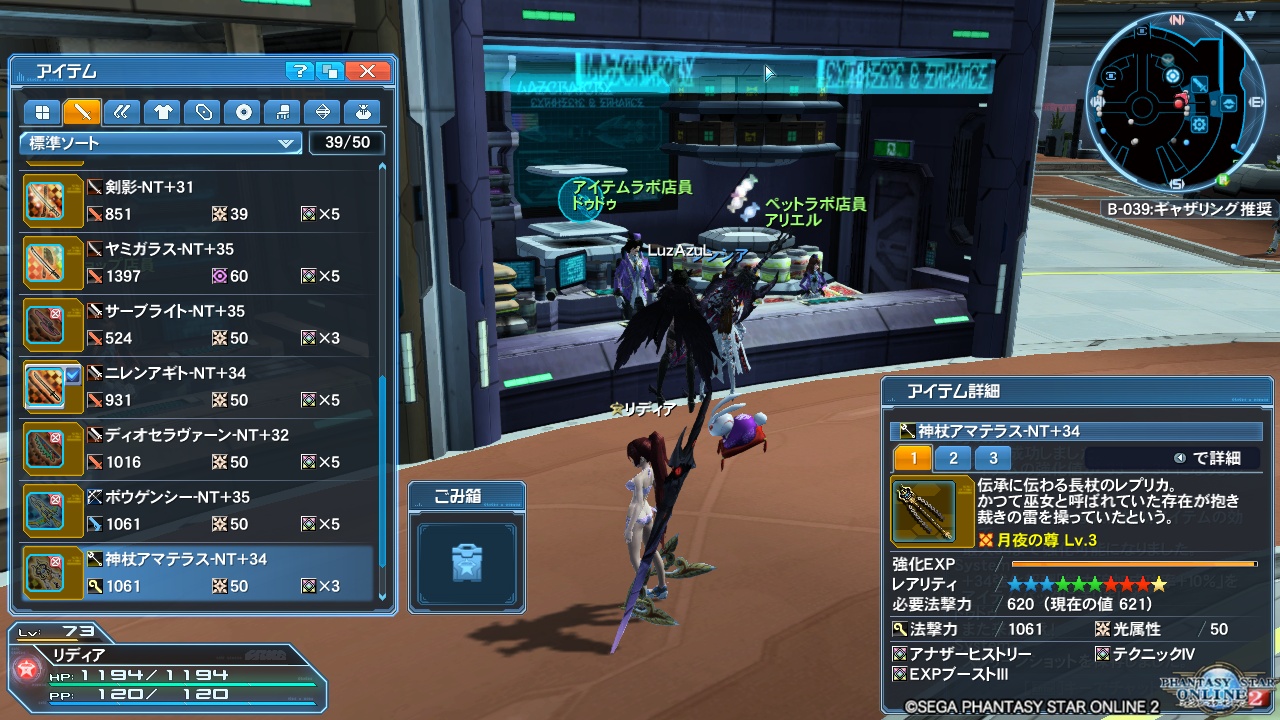This screenshot has width=1280, height=720.
Task: Open the photon disc category icon
Action: click(x=242, y=113)
